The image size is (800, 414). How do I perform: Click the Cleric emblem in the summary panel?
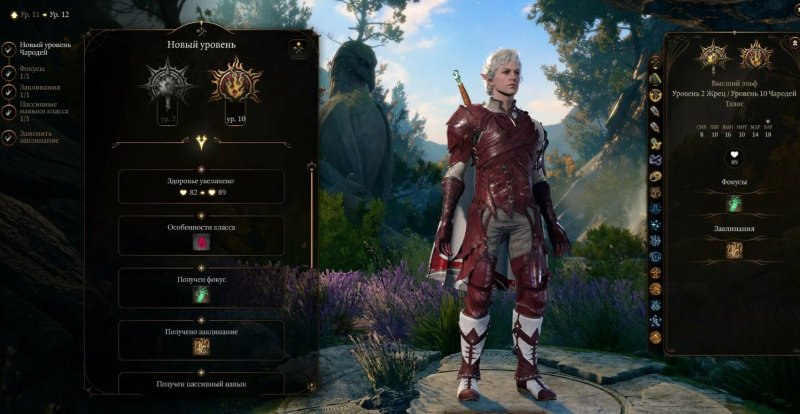coord(713,55)
